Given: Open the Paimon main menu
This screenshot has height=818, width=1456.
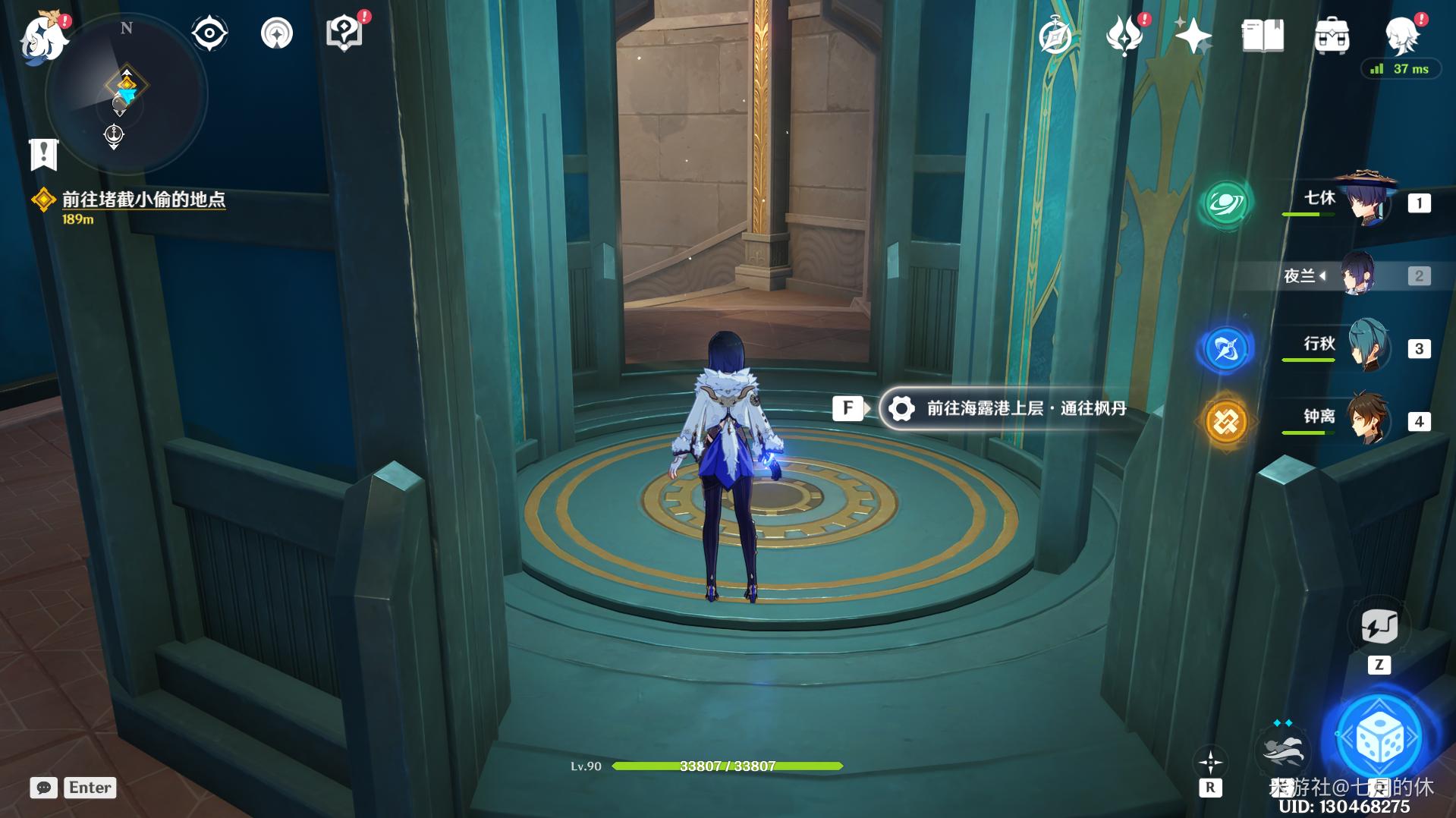Looking at the screenshot, I should pyautogui.click(x=44, y=36).
